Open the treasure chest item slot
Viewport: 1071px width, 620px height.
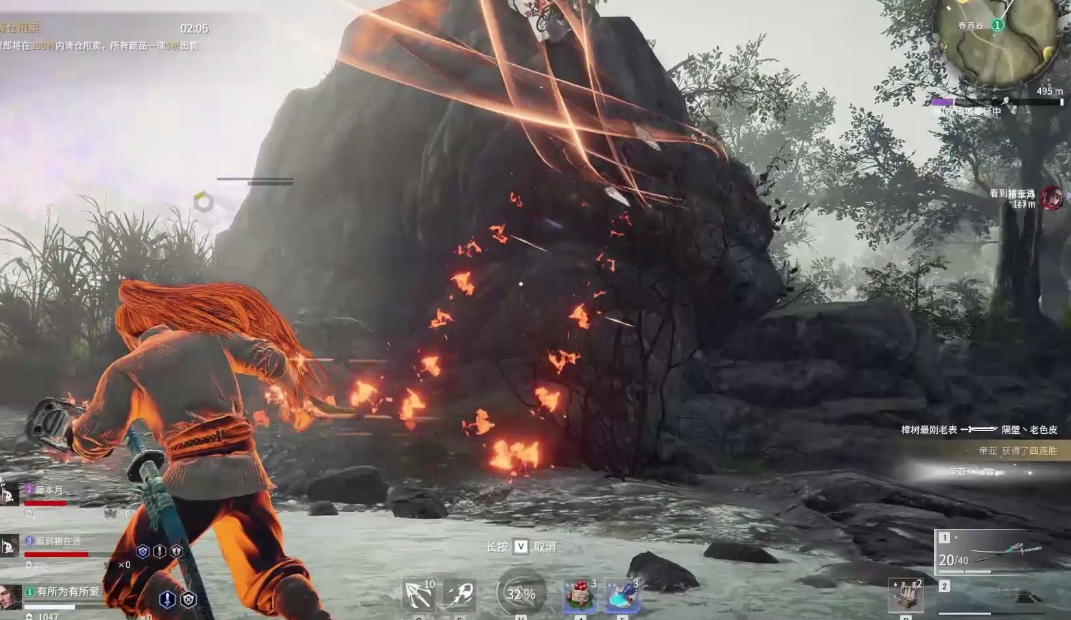[906, 595]
